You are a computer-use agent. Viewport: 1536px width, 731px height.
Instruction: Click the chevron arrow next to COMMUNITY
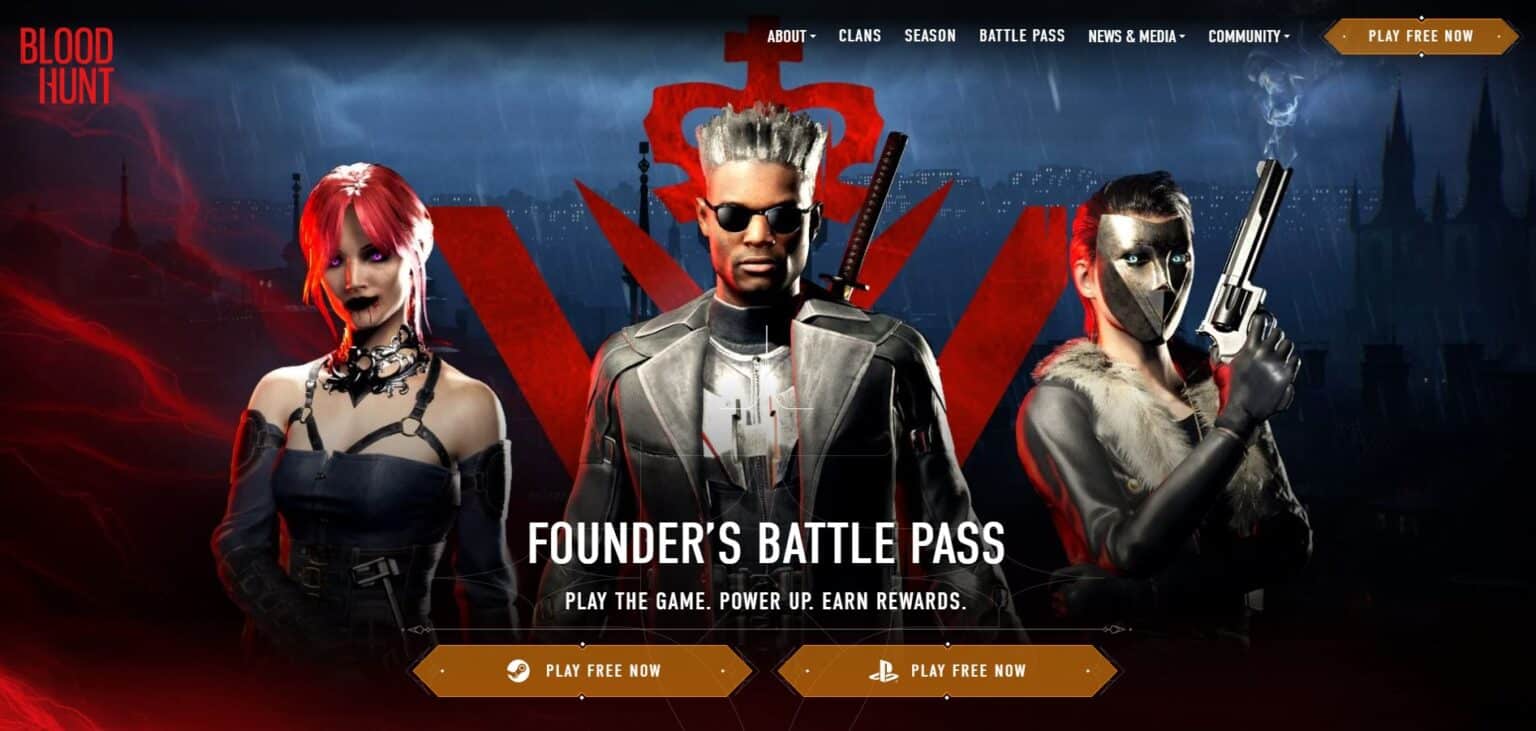tap(1289, 37)
